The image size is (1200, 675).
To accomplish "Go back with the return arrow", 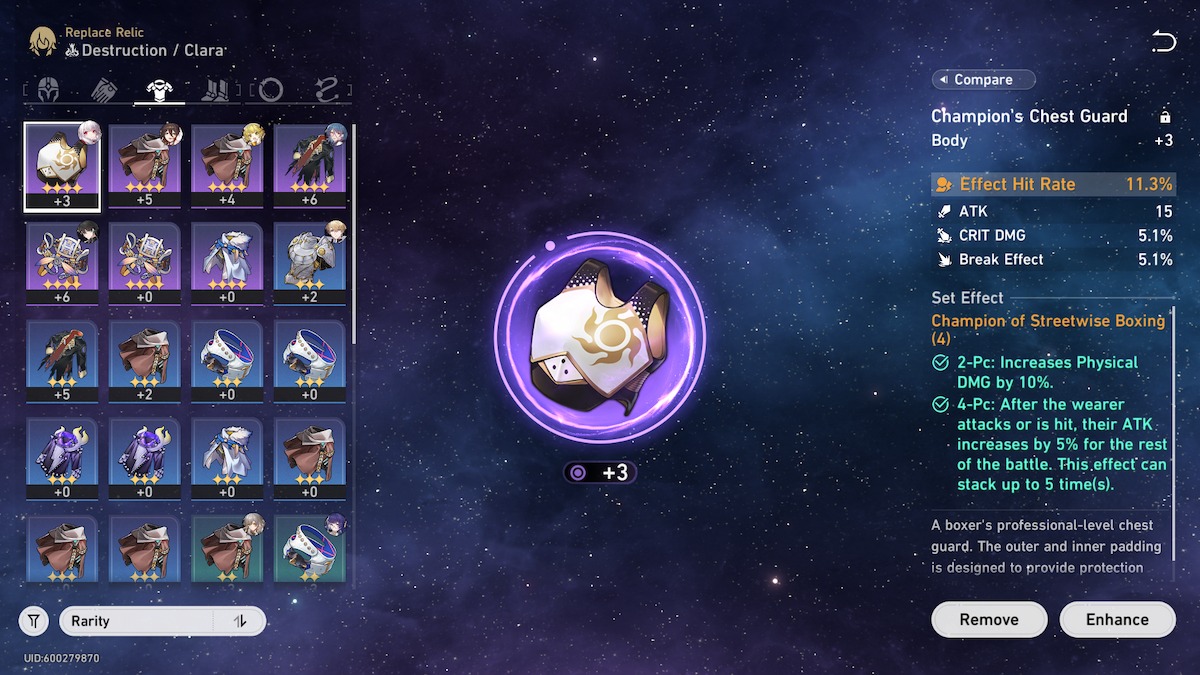I will pyautogui.click(x=1163, y=41).
